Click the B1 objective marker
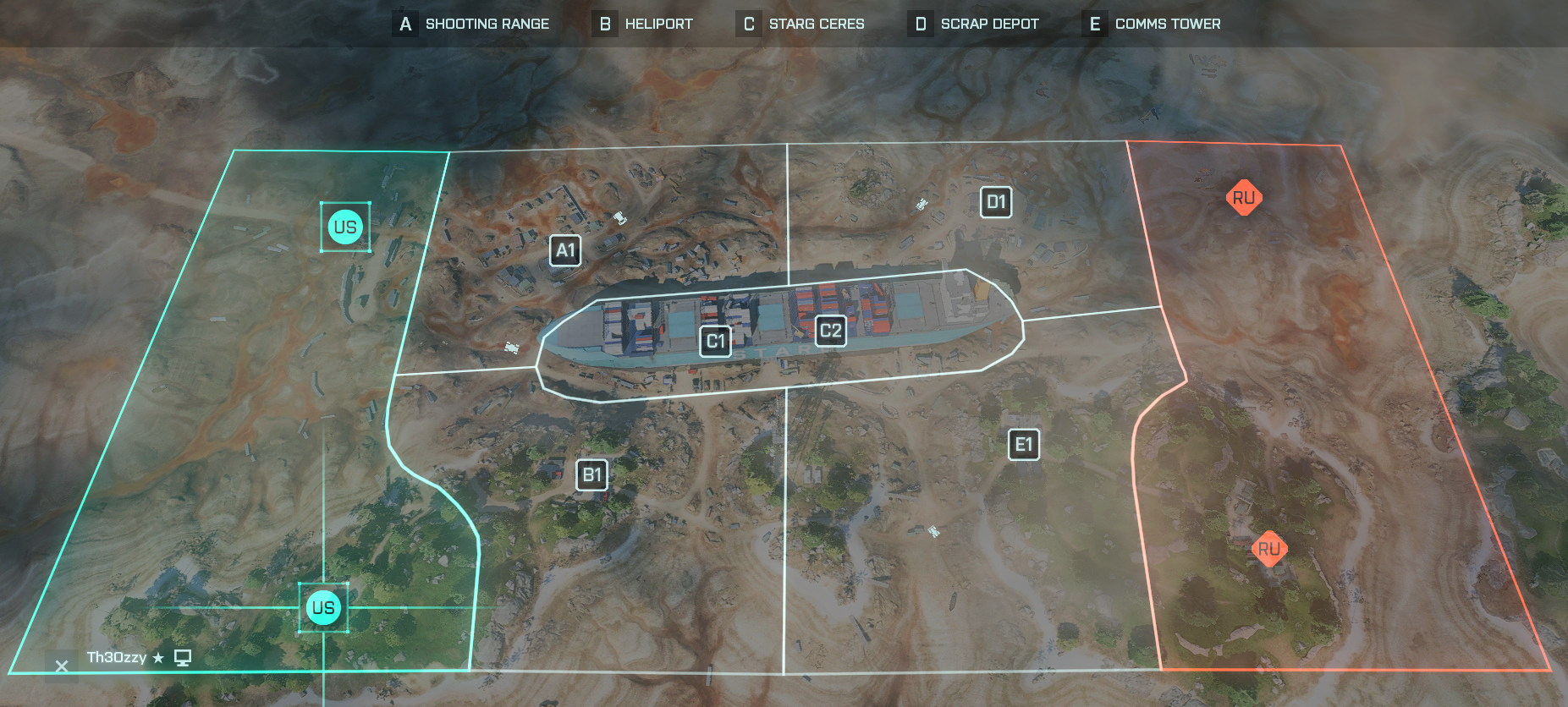Viewport: 1568px width, 707px height. (x=591, y=474)
